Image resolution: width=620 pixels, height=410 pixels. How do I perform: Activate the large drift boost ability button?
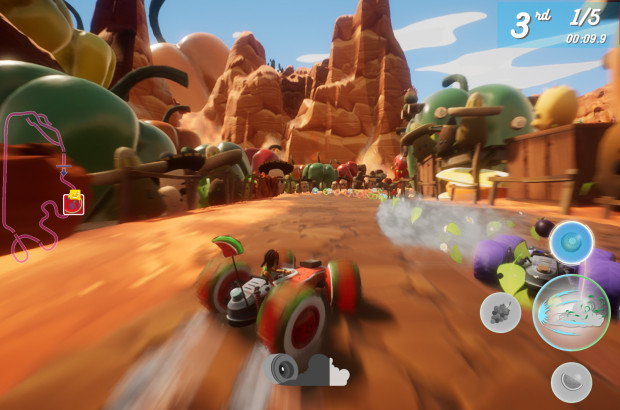[x=571, y=312]
